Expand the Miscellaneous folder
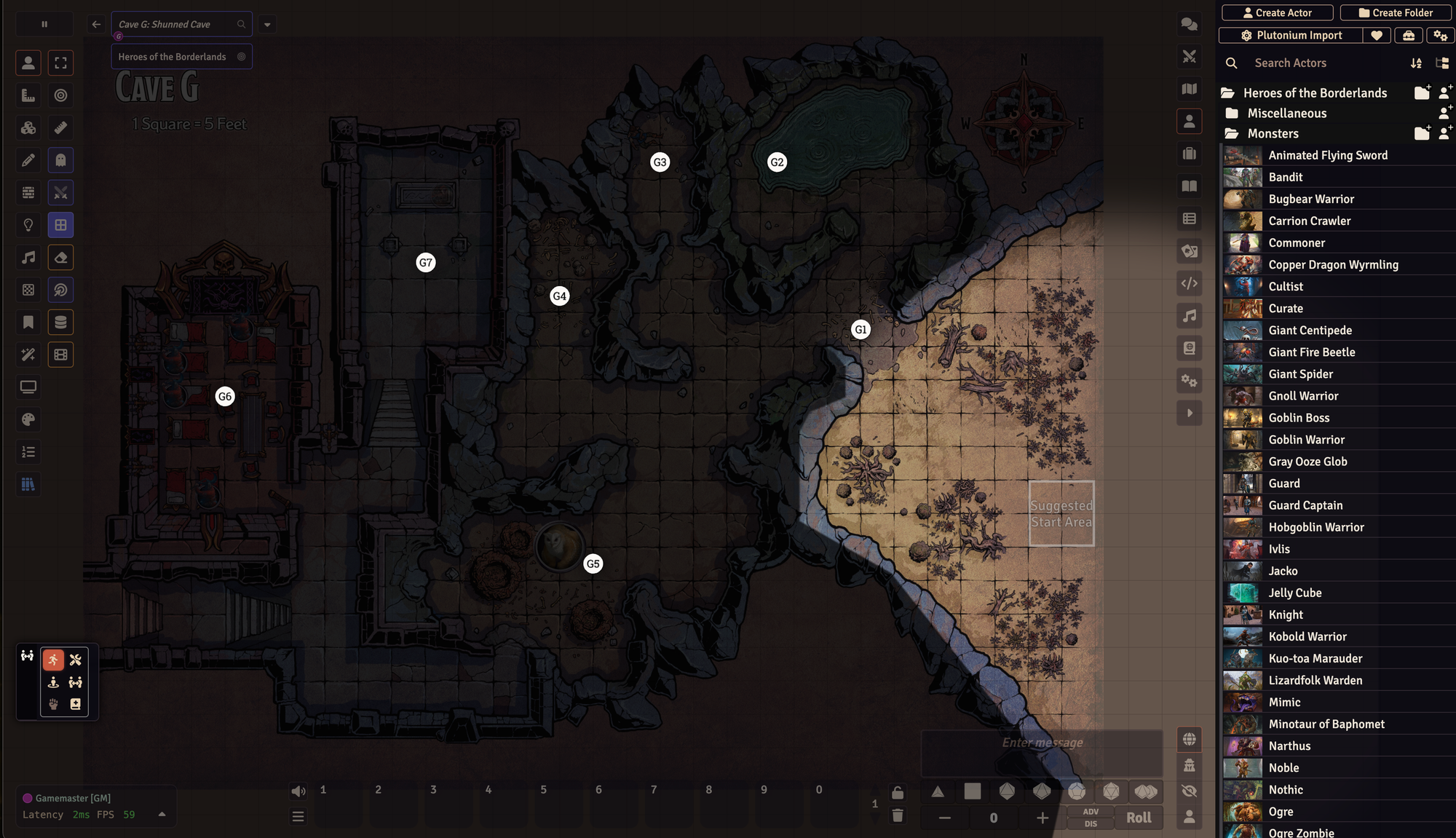 pyautogui.click(x=1286, y=114)
